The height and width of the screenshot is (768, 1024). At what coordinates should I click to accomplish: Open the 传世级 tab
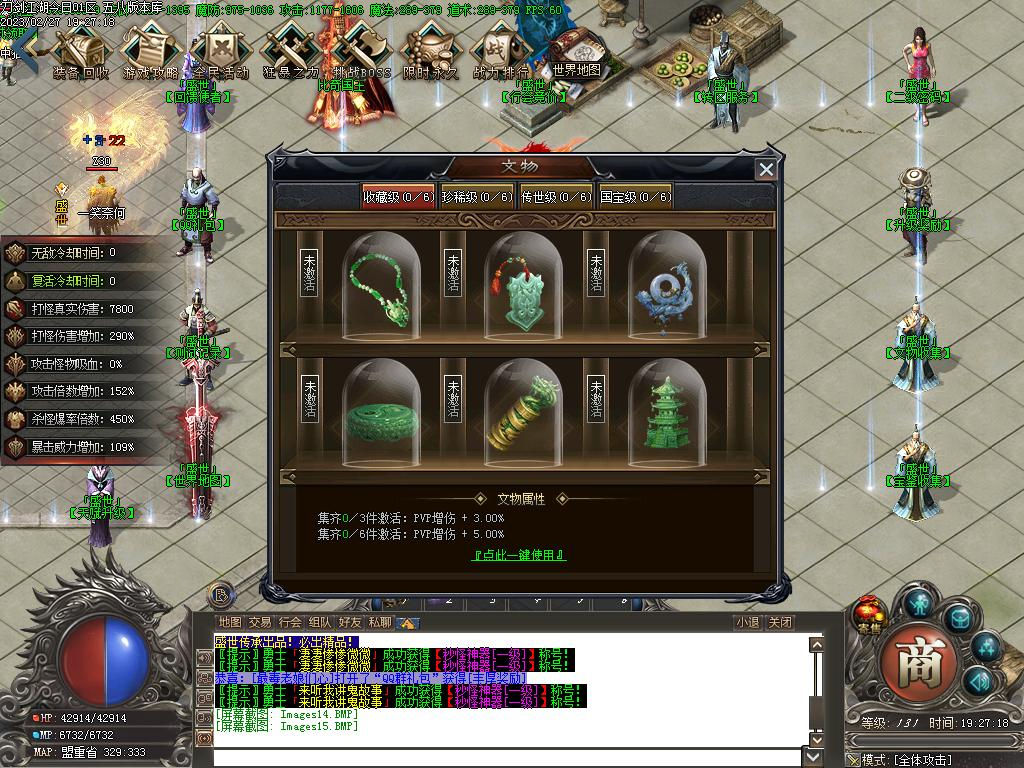click(x=555, y=197)
